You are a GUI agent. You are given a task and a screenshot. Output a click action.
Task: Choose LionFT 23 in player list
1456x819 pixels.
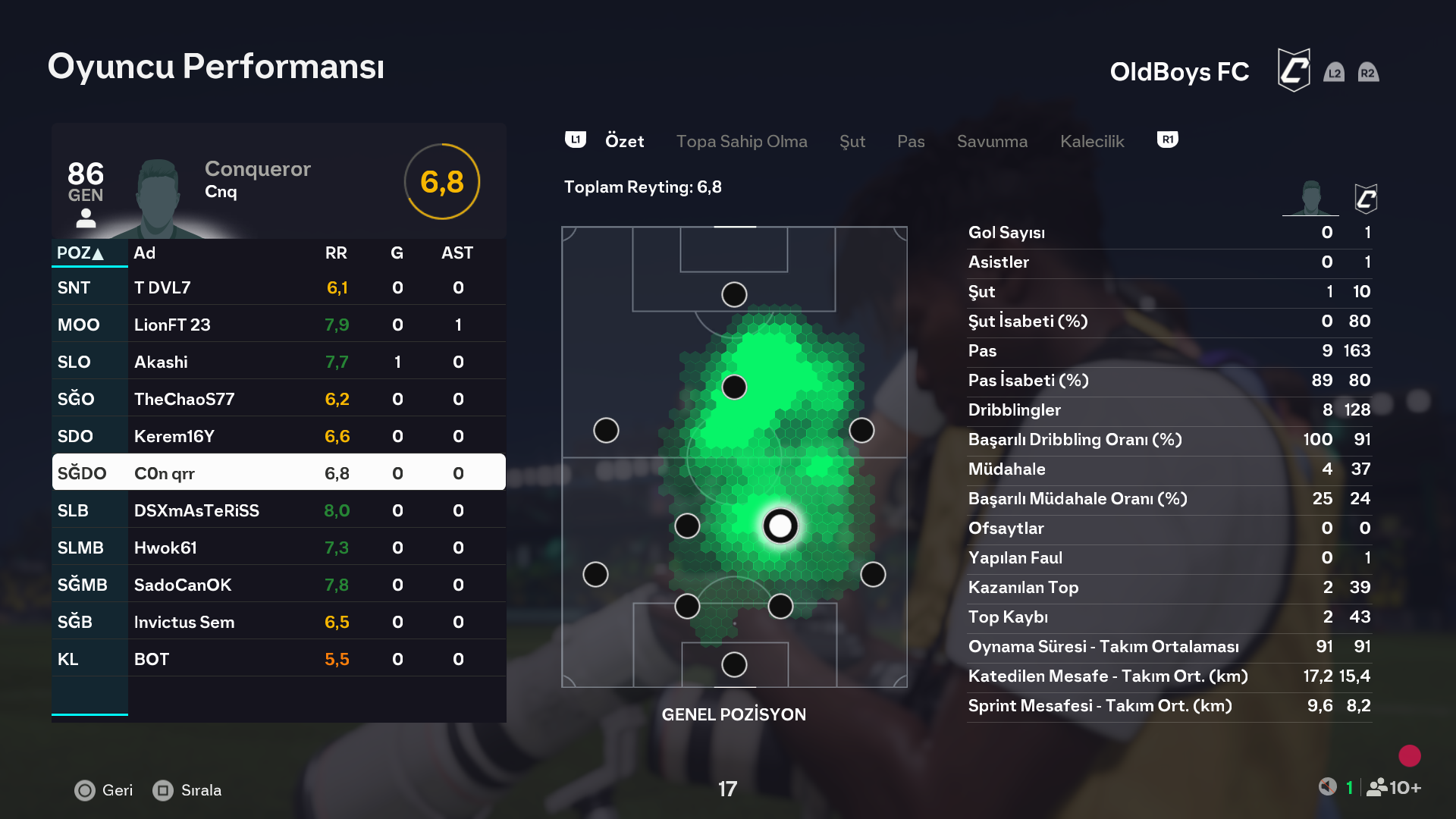(x=278, y=325)
